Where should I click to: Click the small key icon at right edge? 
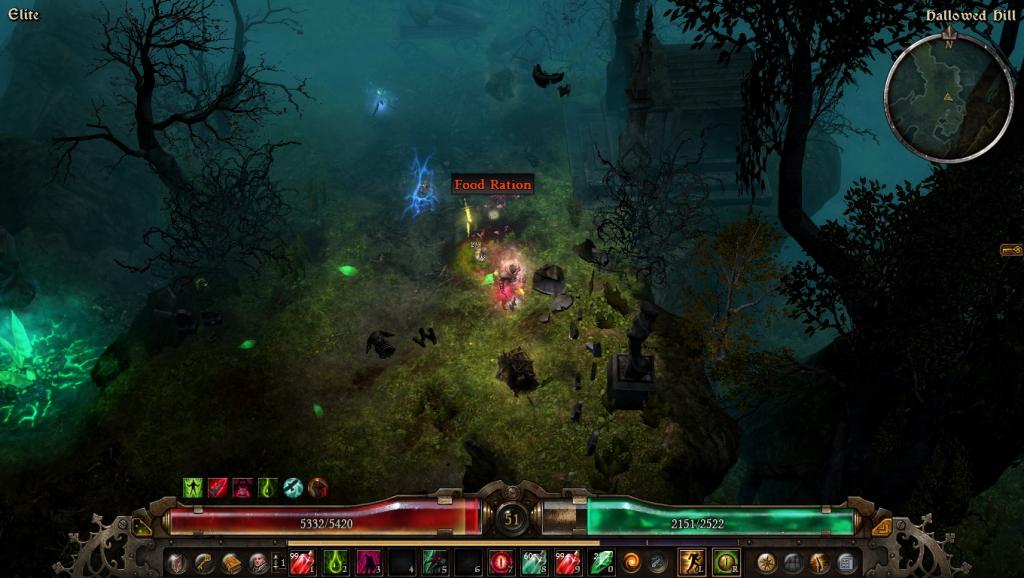(x=1011, y=250)
